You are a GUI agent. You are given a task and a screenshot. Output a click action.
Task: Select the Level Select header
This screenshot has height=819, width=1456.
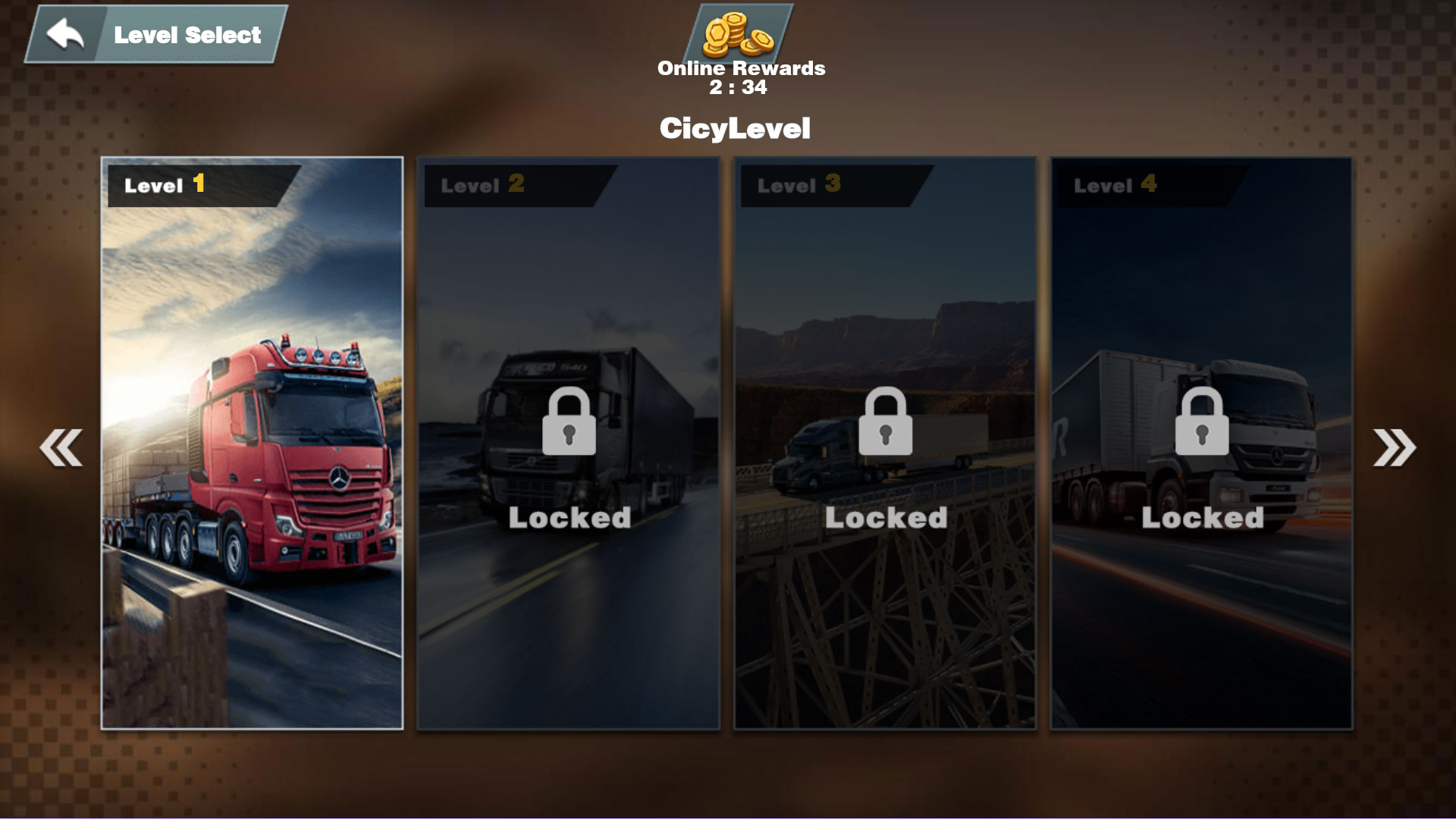click(186, 33)
